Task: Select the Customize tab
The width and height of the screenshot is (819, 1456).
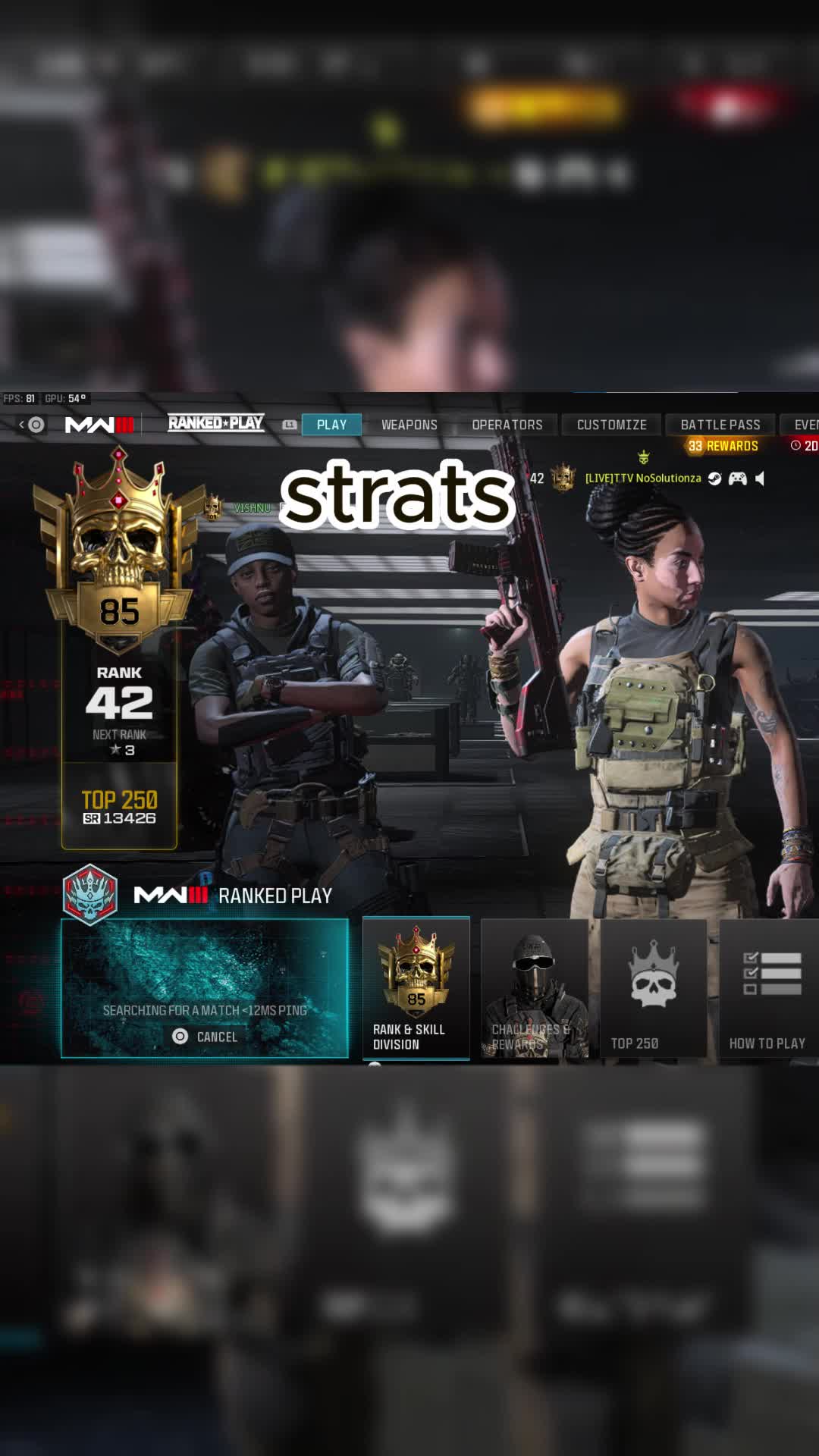Action: click(611, 425)
